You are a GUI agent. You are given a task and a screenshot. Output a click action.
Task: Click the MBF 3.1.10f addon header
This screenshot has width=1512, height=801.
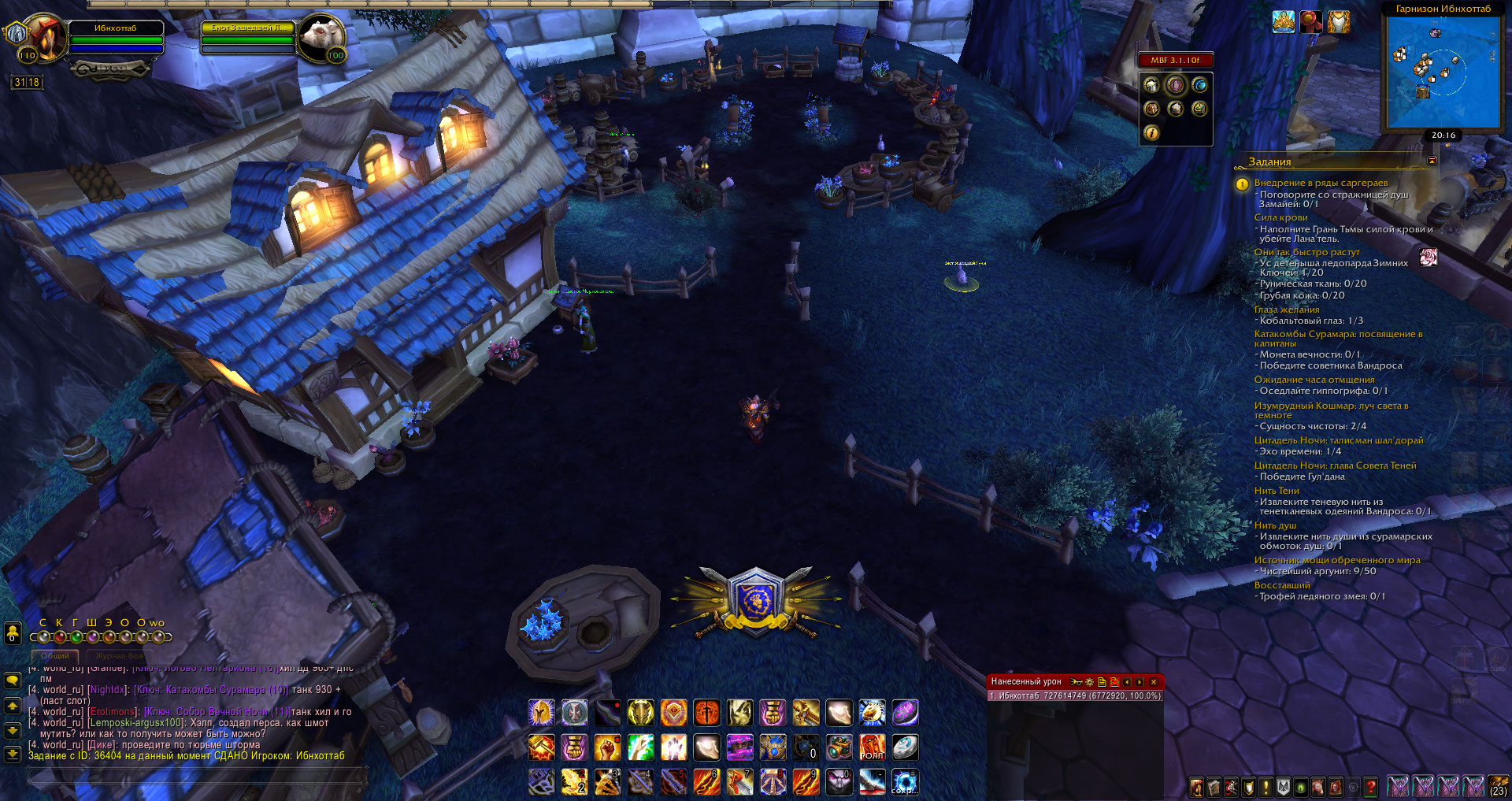tap(1175, 60)
